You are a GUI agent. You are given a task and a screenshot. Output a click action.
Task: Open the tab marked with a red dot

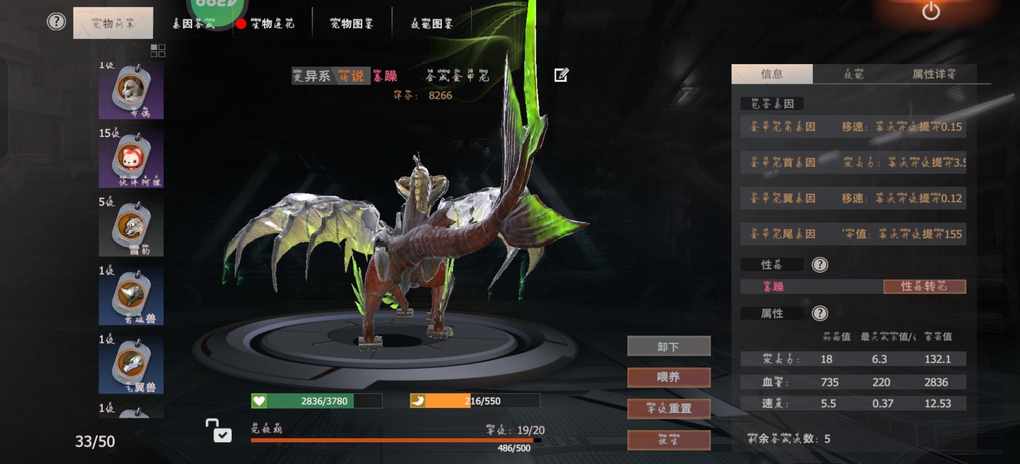tap(266, 23)
